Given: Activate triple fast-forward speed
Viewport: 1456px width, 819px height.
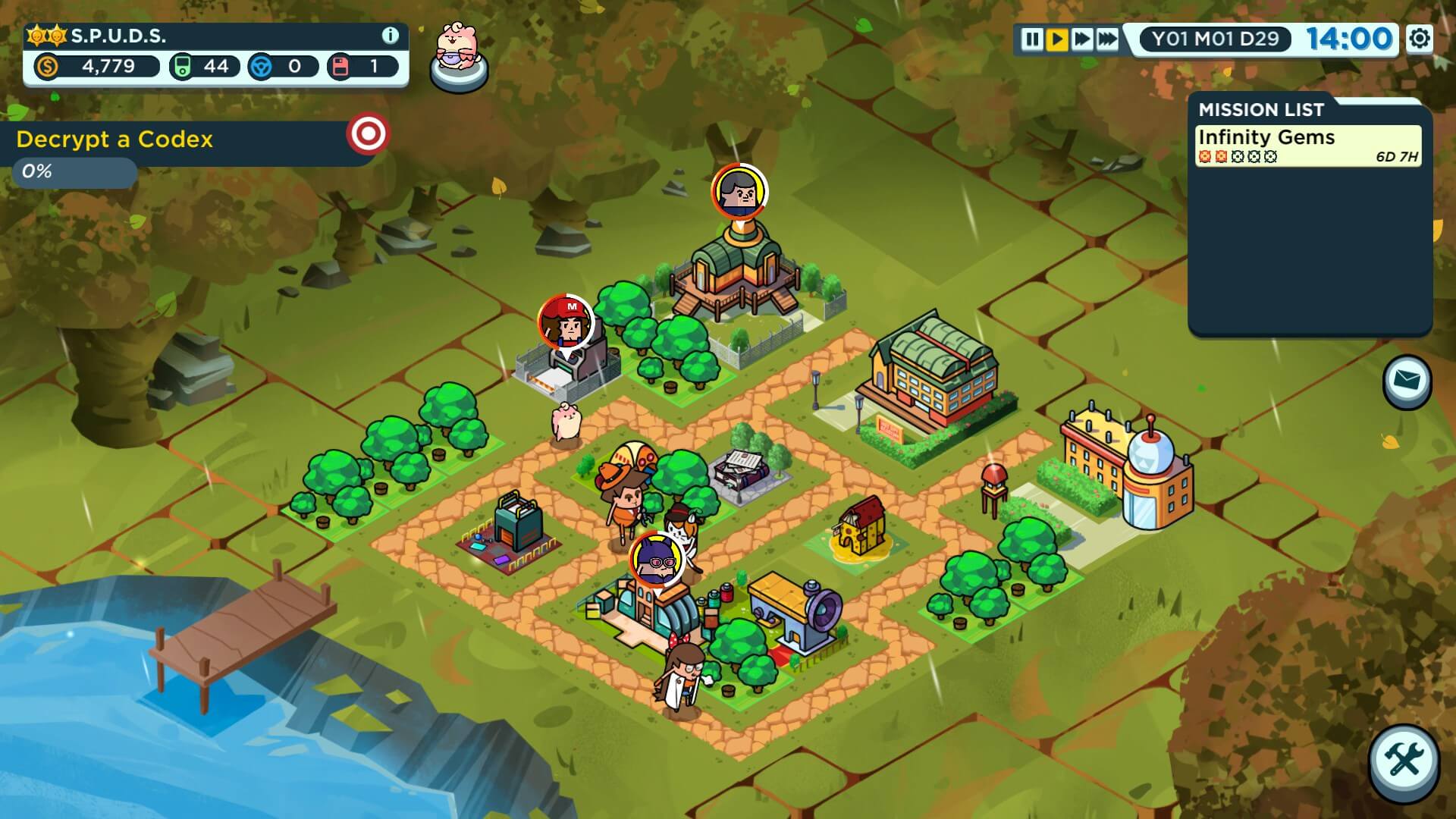Looking at the screenshot, I should (x=1108, y=39).
